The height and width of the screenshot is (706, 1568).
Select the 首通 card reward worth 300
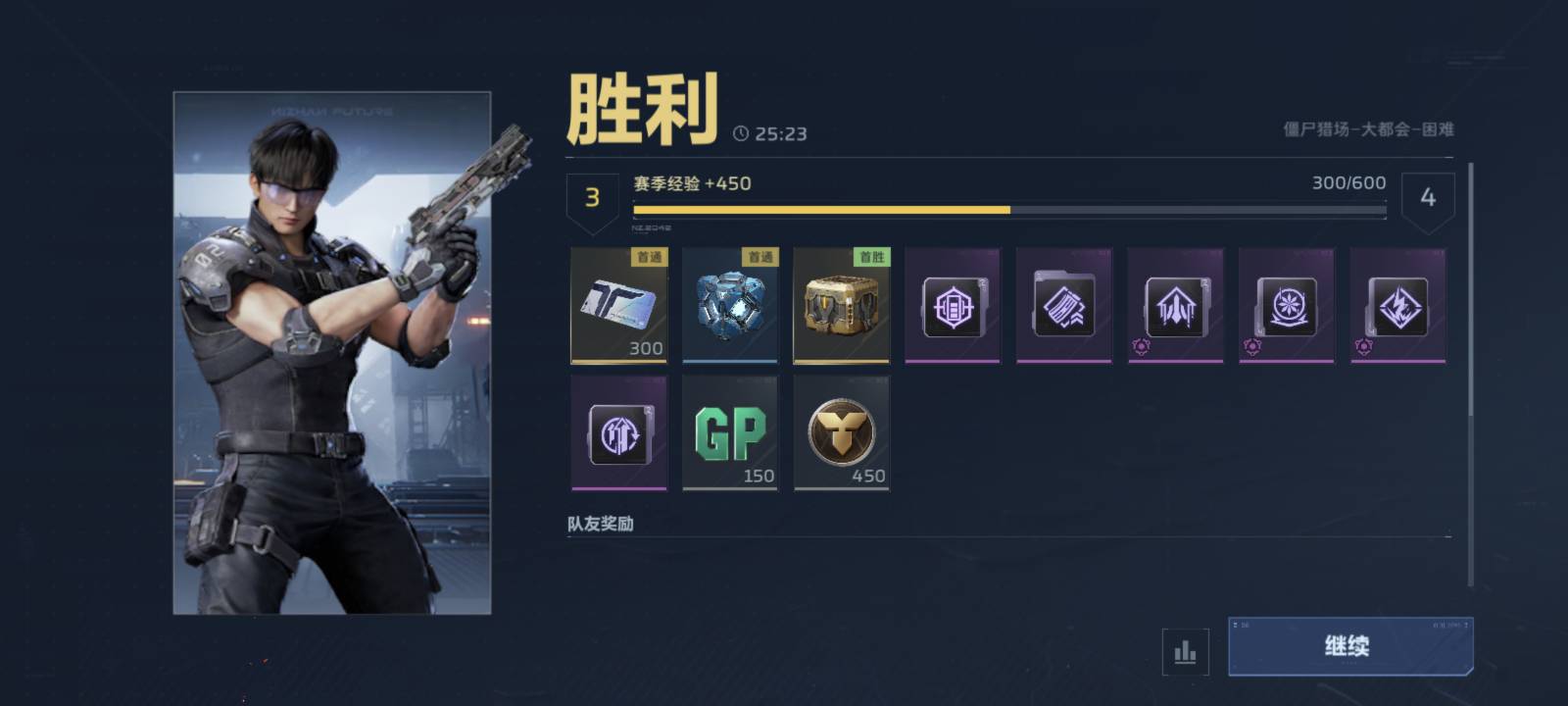[618, 306]
